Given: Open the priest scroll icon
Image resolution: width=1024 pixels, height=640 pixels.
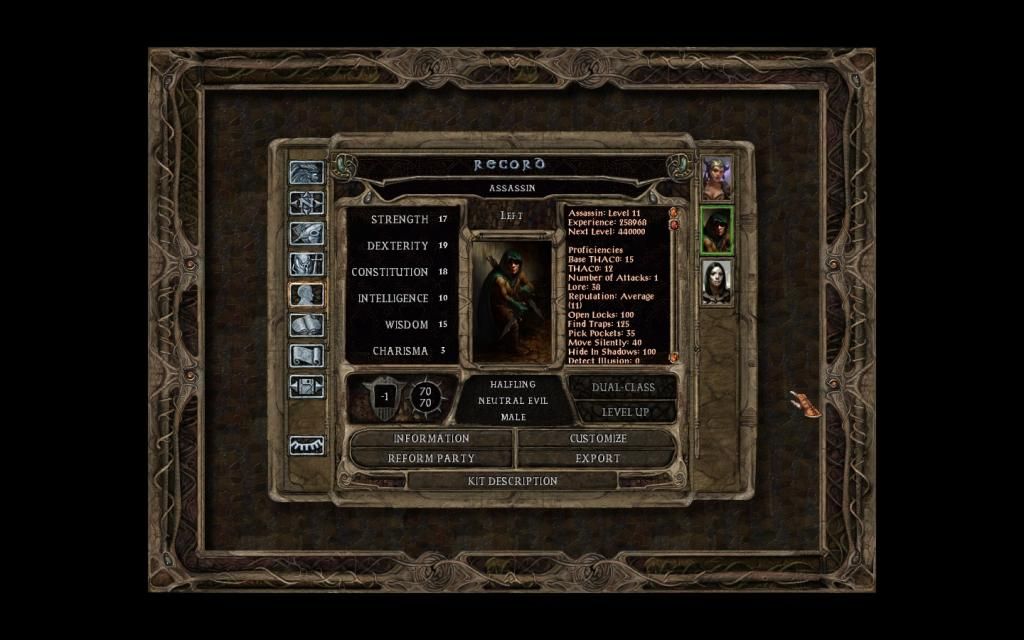Looking at the screenshot, I should click(x=307, y=355).
